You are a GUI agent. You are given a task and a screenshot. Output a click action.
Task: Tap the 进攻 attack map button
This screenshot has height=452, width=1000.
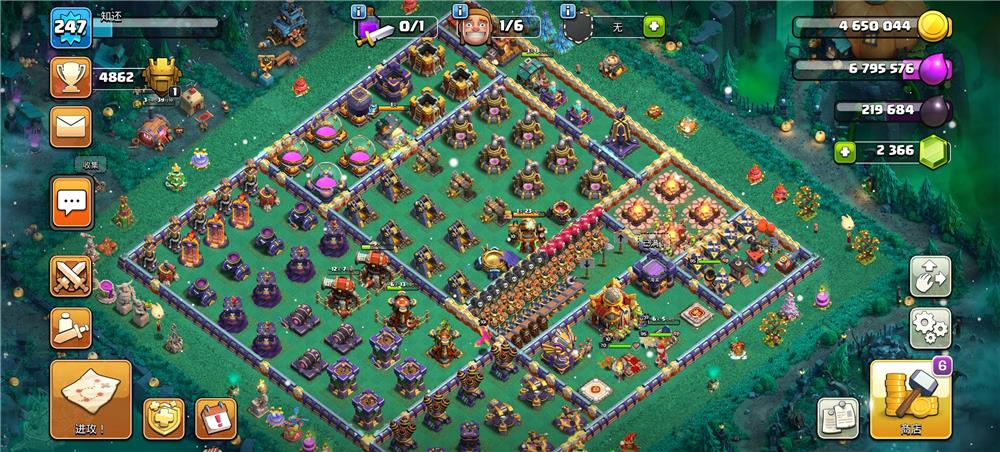(x=91, y=399)
